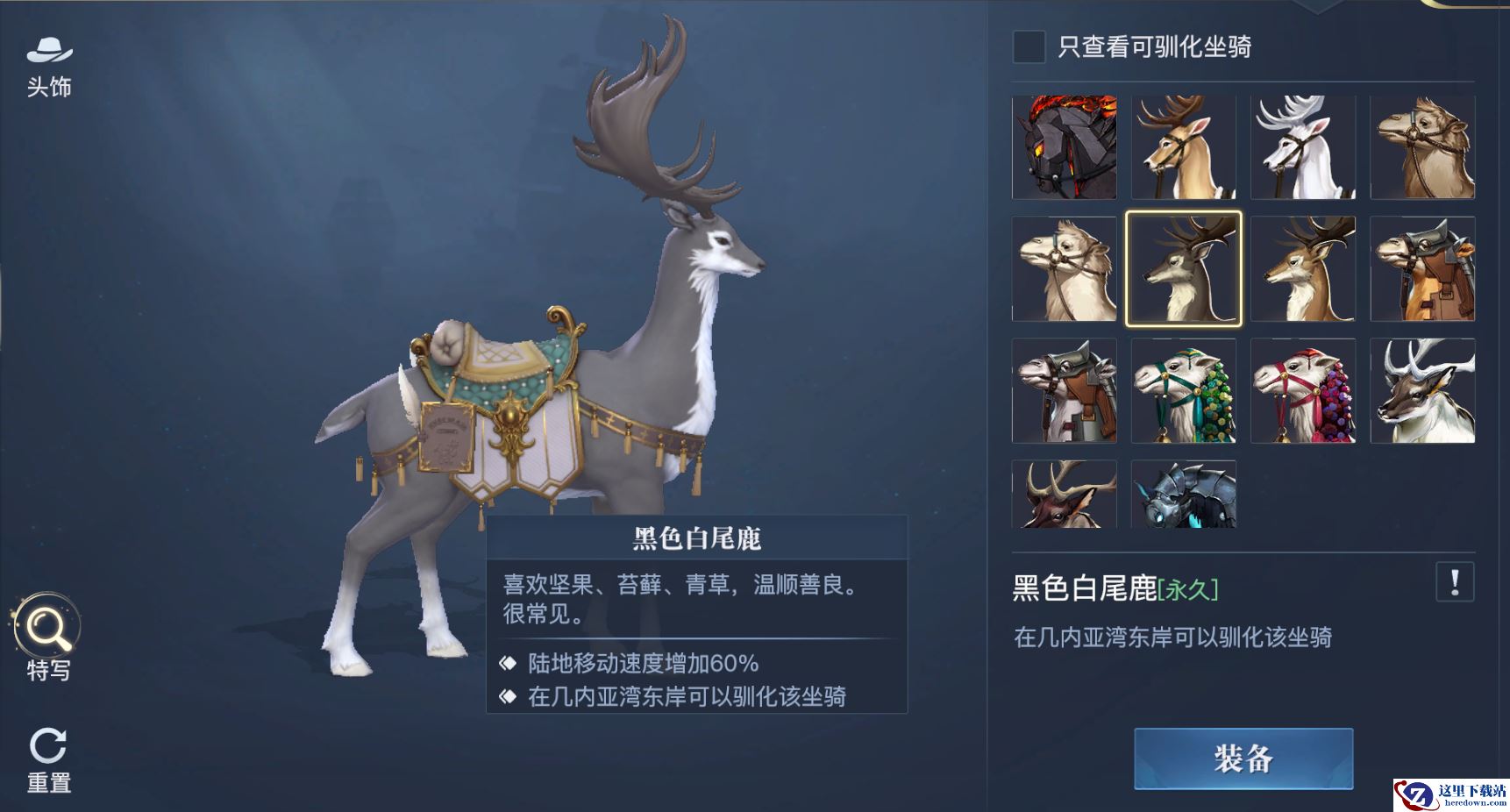Activate the 特写 close-up view

pyautogui.click(x=47, y=637)
